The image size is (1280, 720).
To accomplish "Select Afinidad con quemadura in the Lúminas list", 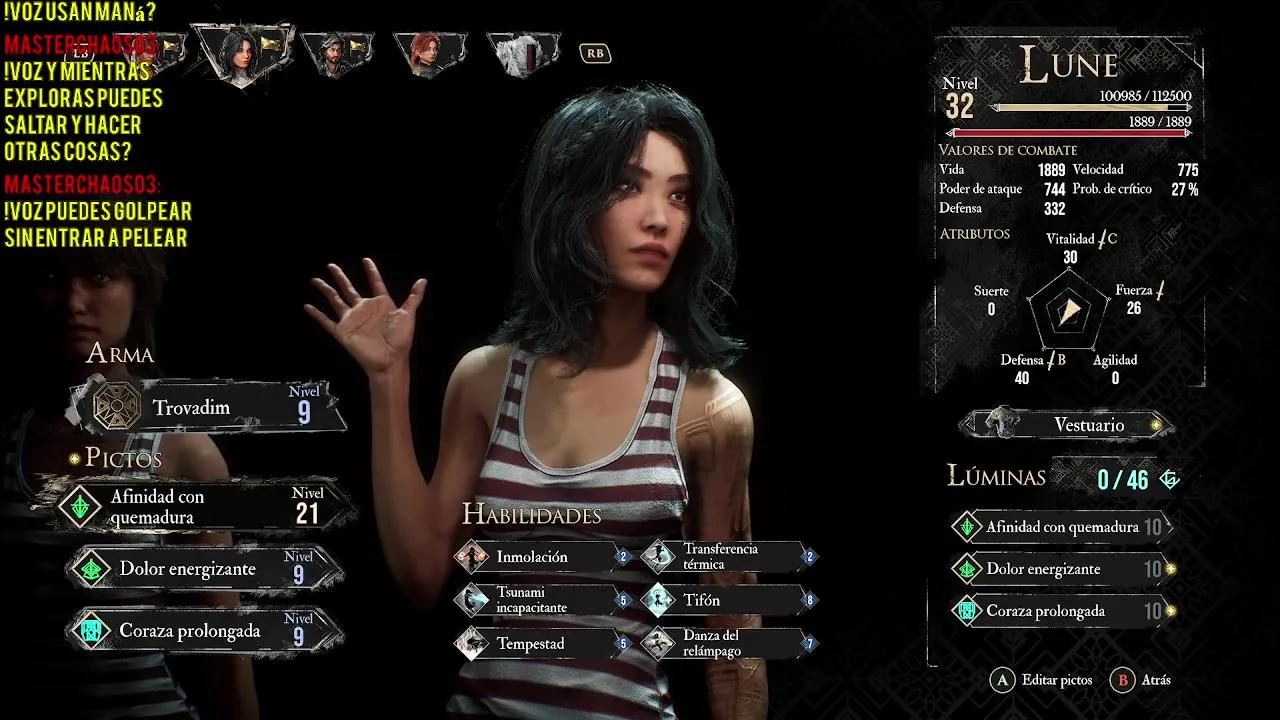I will [x=1060, y=527].
